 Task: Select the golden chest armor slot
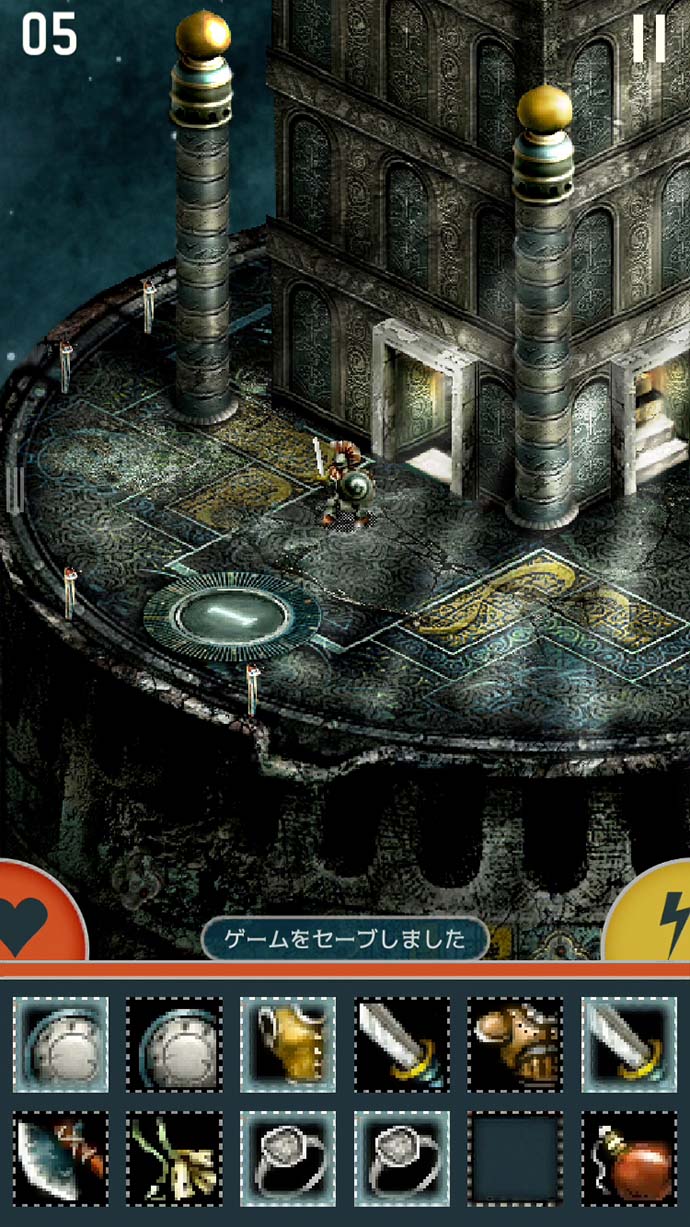pos(288,1044)
